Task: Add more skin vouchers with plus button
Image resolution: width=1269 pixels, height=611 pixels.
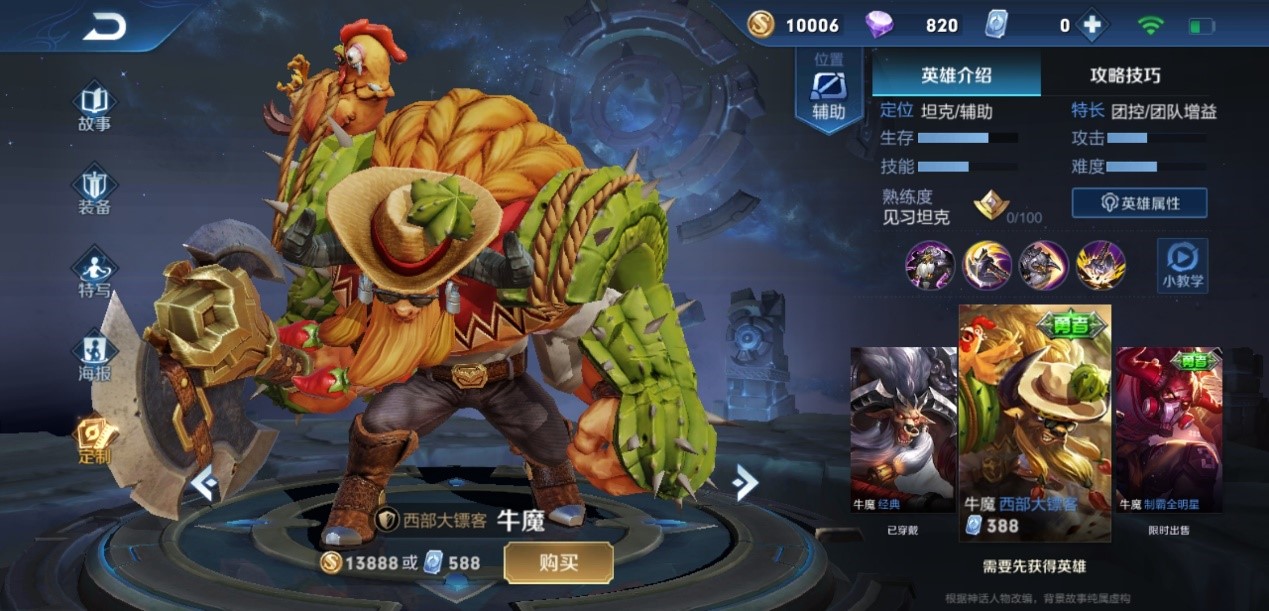Action: 1091,26
